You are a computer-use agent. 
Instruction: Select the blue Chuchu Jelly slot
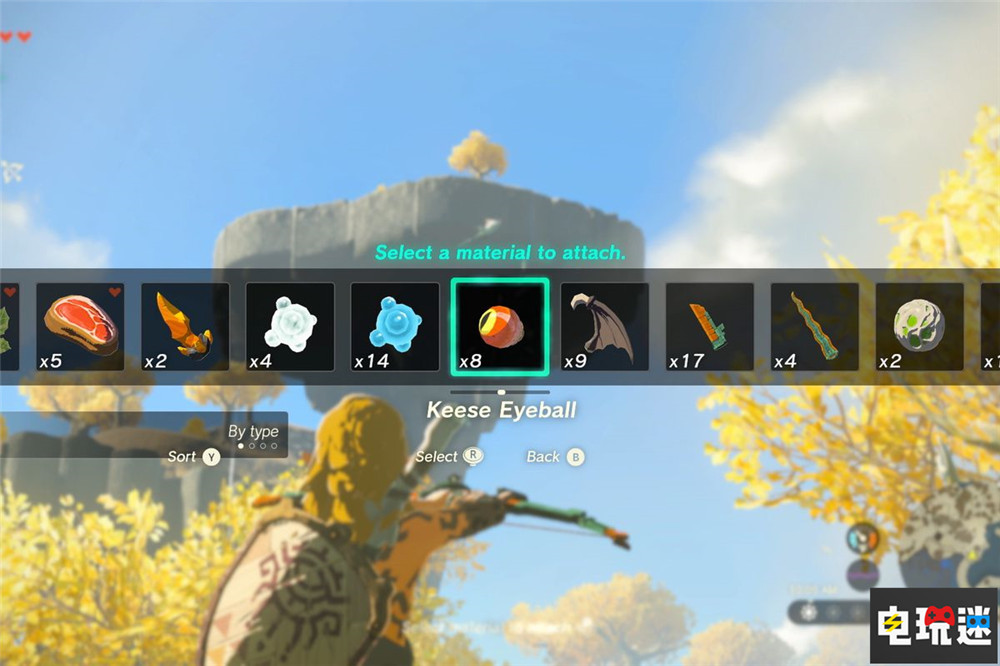[x=395, y=326]
